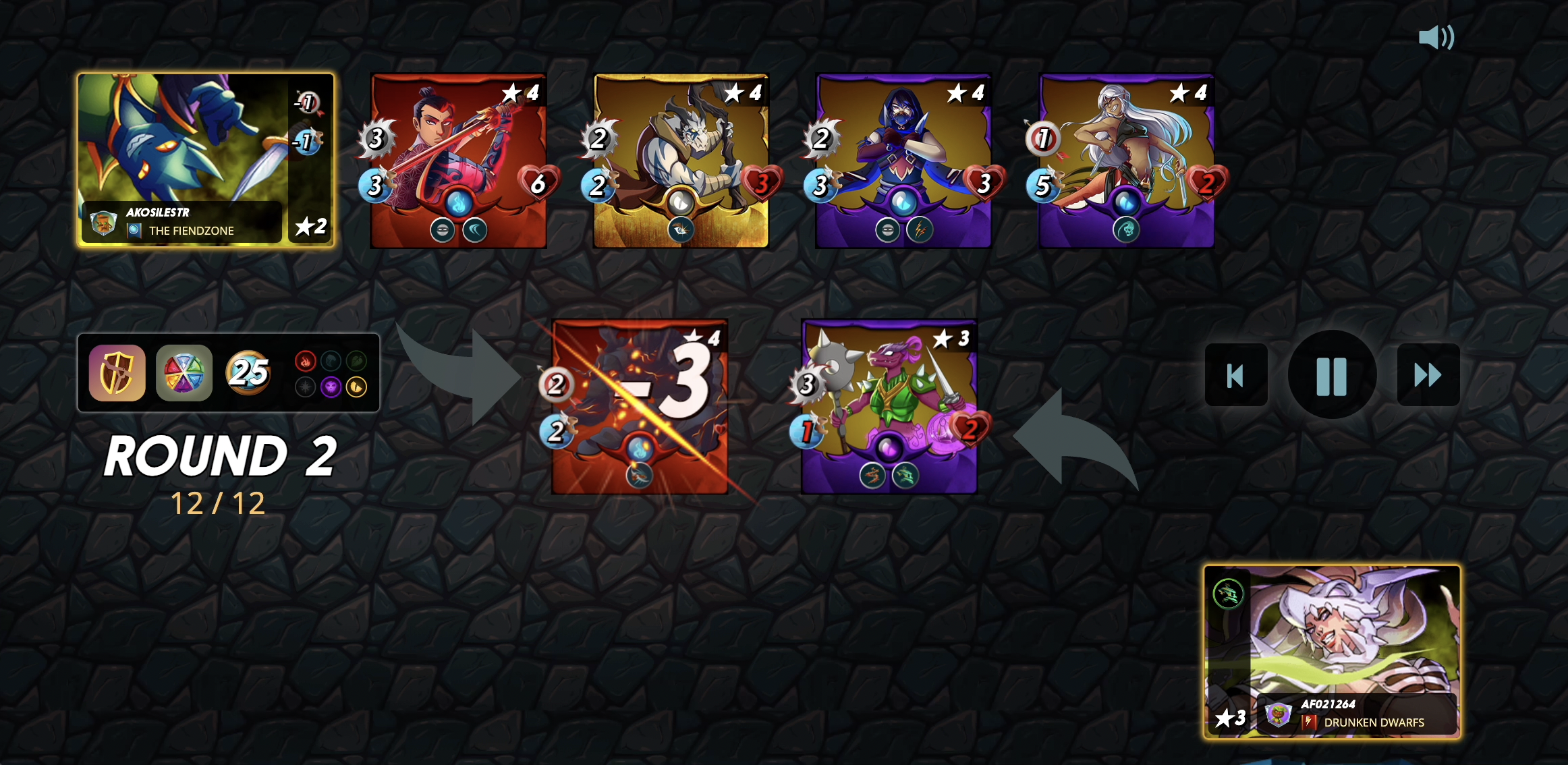Screen dimensions: 1568x765
Task: Select AF021264's summoner card
Action: (x=1332, y=652)
